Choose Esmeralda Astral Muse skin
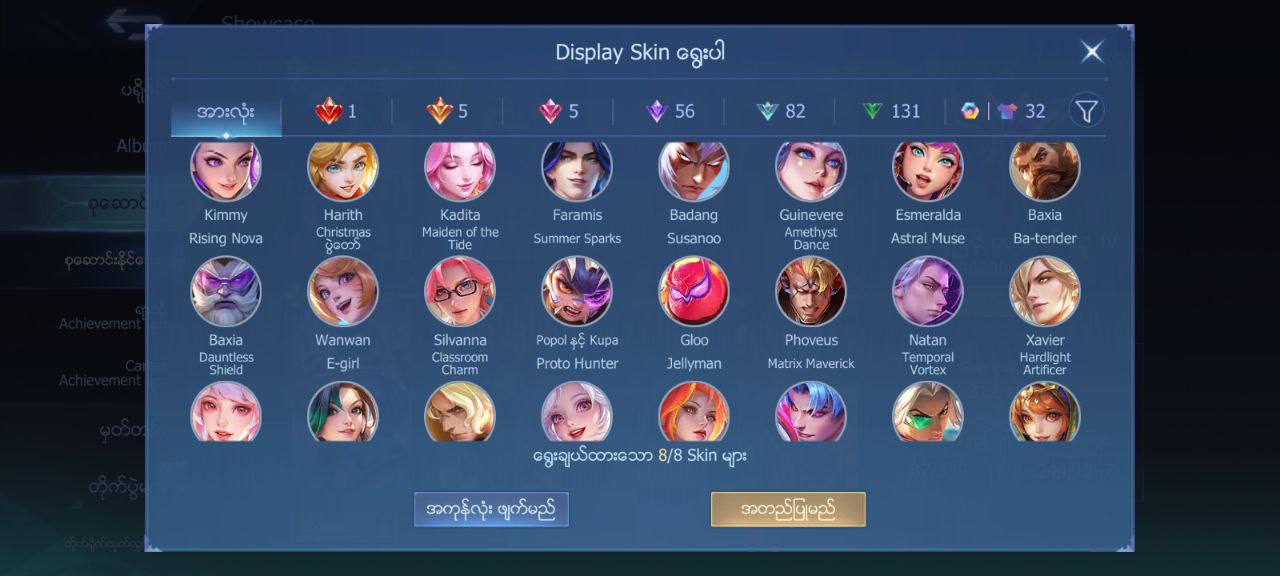Viewport: 1280px width, 576px height. (928, 170)
